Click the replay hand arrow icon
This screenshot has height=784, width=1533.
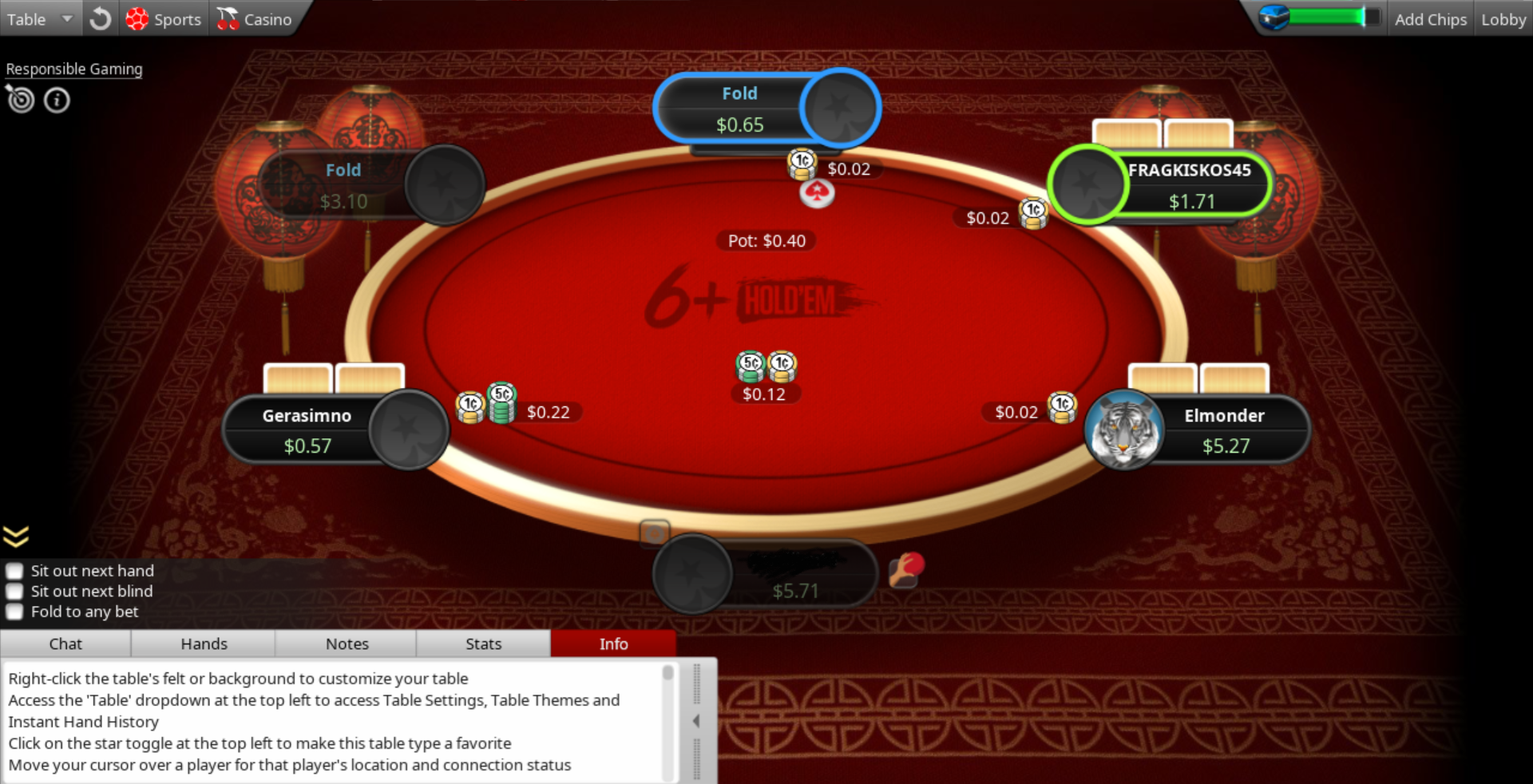point(101,19)
